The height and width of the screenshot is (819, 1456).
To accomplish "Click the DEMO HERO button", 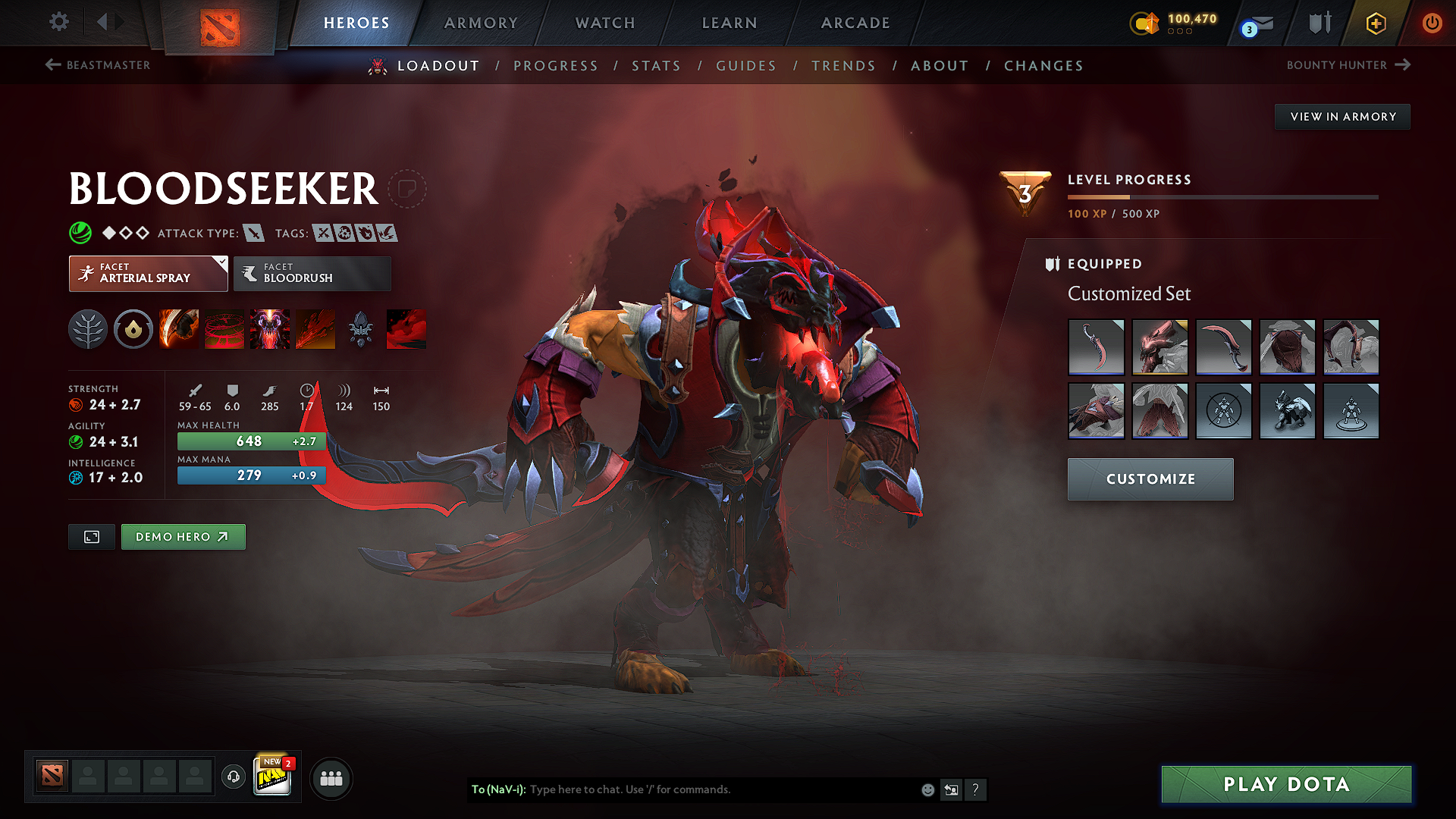I will click(x=183, y=536).
